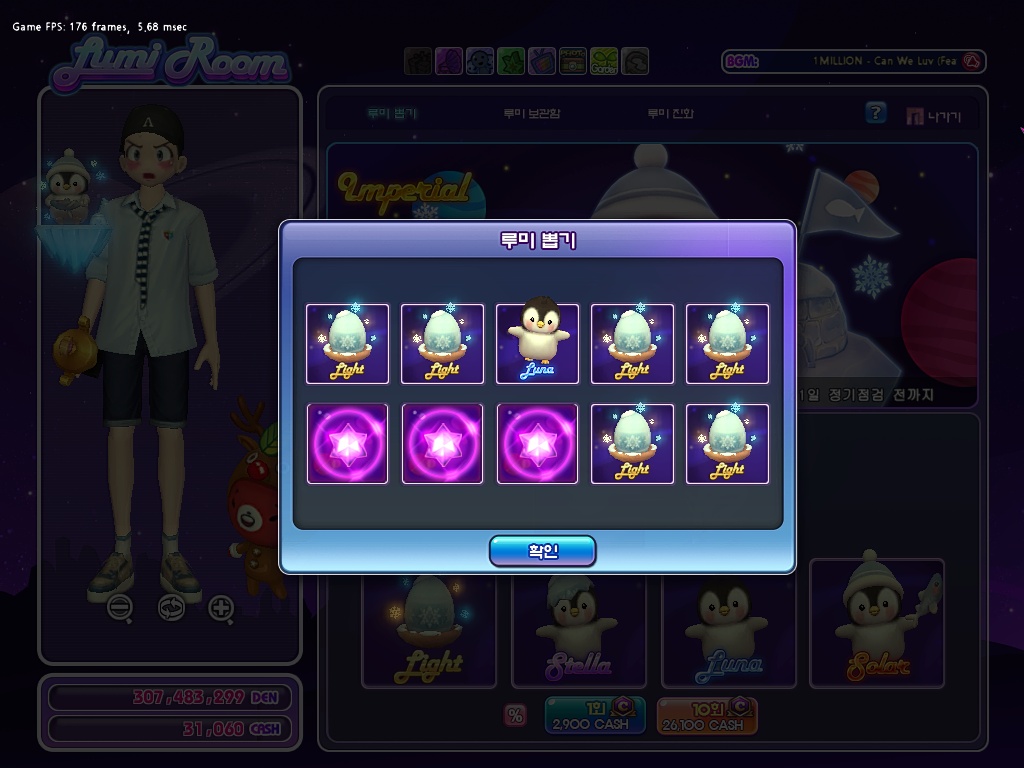Open the blue question mark help
This screenshot has width=1024, height=768.
pos(876,113)
